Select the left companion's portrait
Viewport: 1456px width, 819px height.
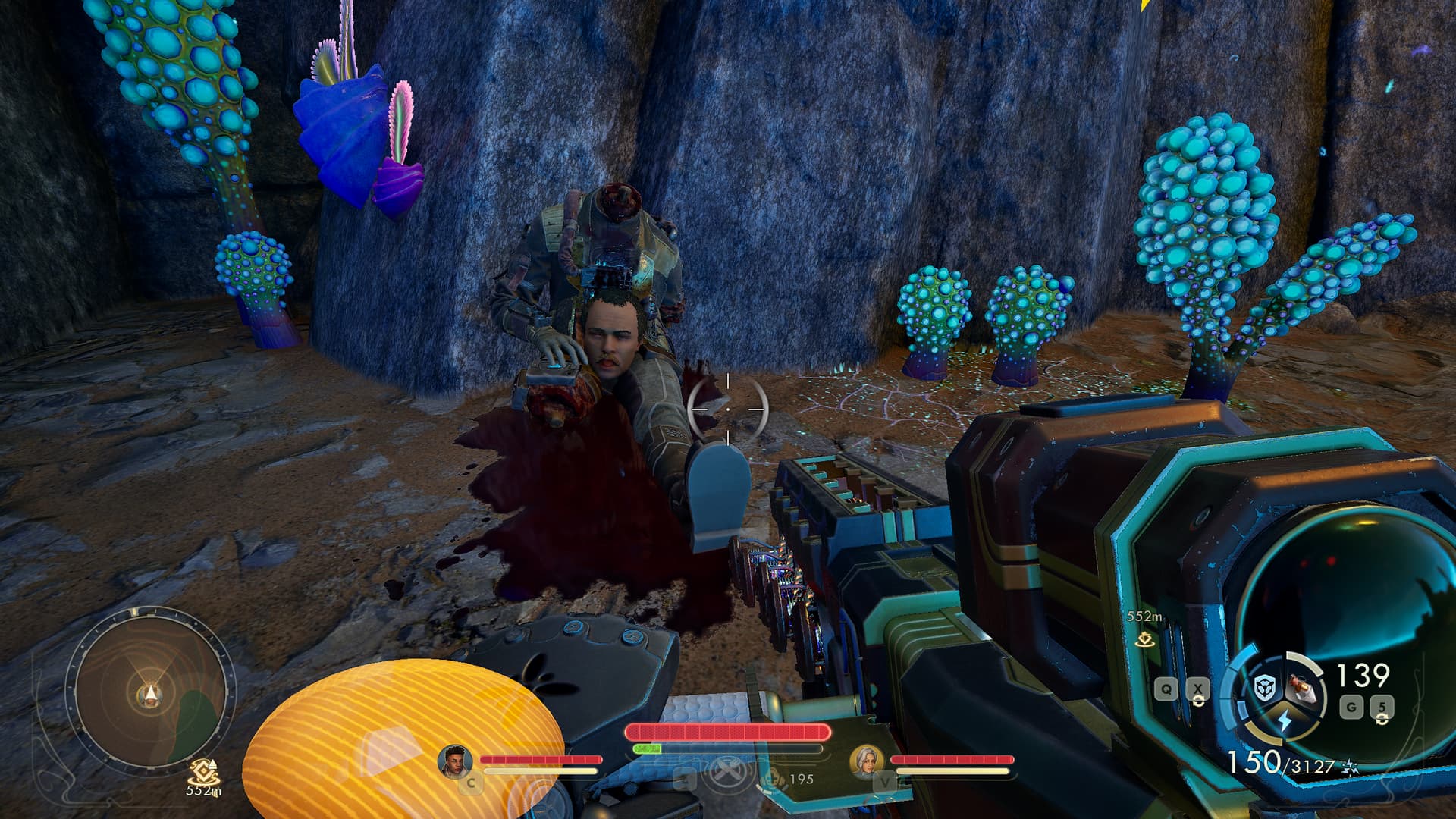(x=454, y=761)
